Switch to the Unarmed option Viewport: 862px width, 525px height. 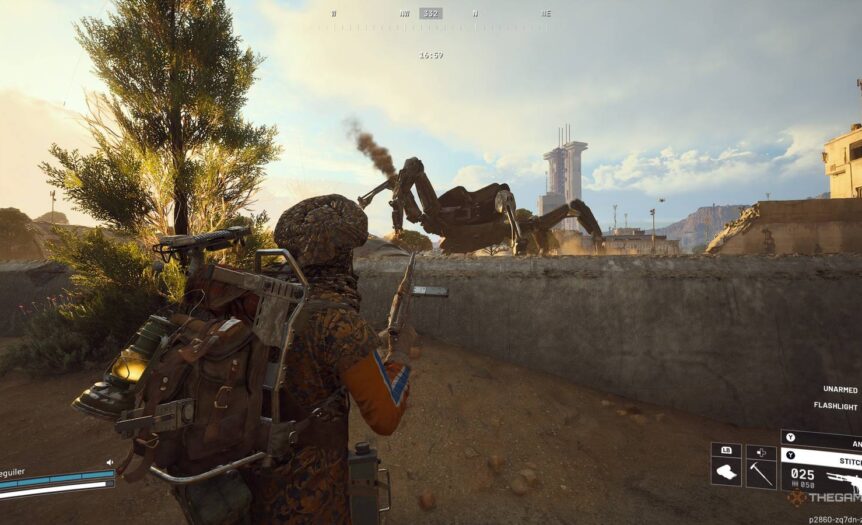840,389
